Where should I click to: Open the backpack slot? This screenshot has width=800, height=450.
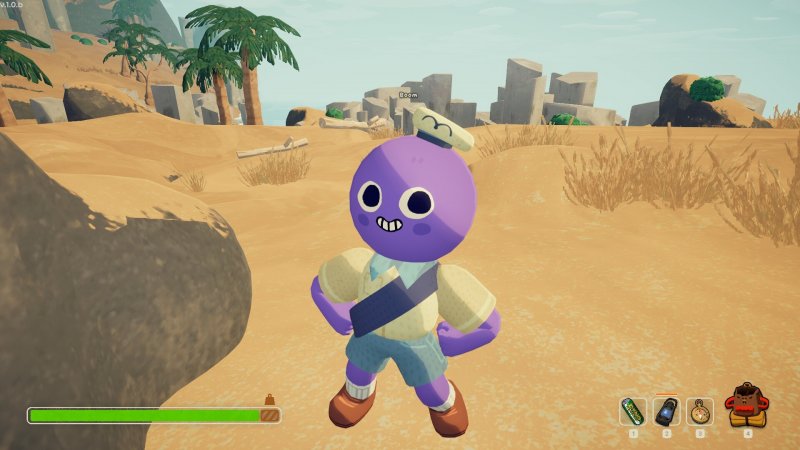pos(747,407)
